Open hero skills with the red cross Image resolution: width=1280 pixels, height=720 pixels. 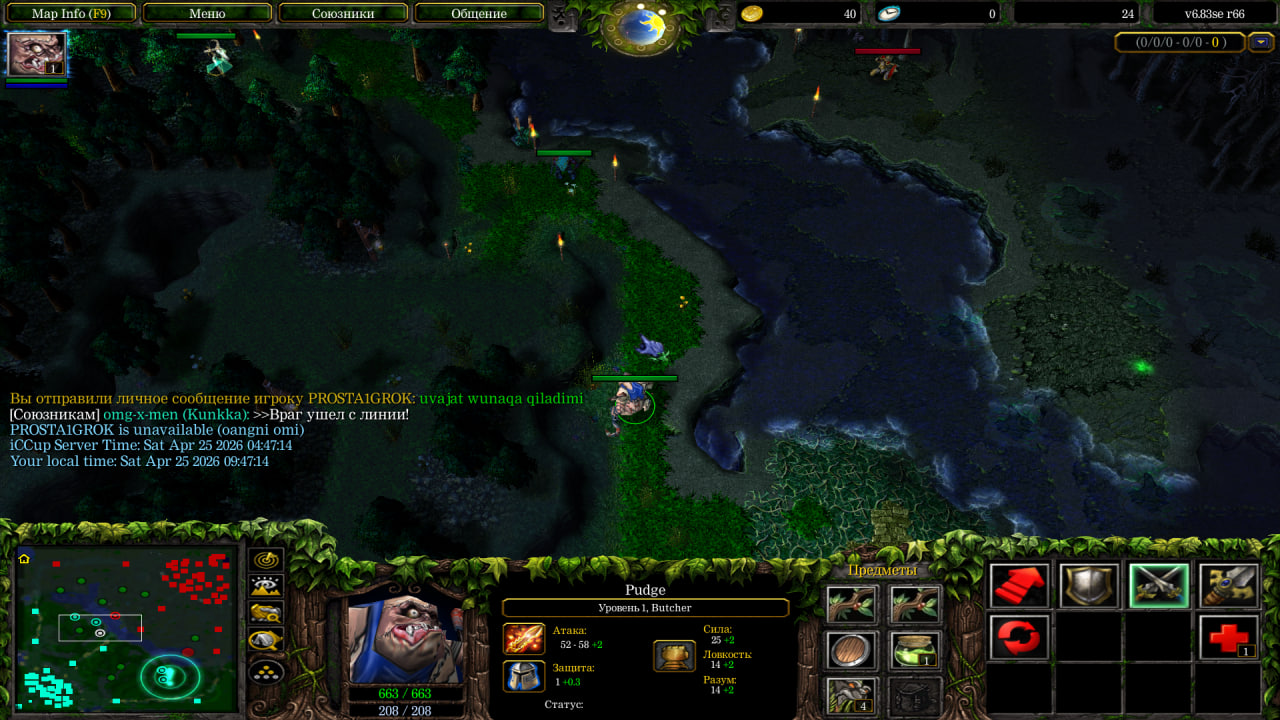coord(1228,637)
